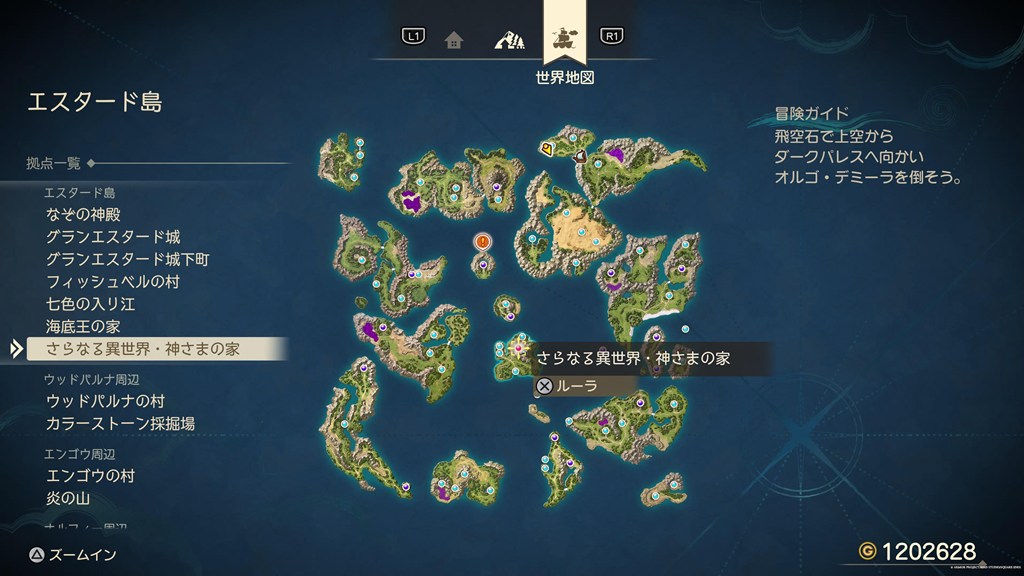Select 炎の山 location entry
Viewport: 1024px width, 576px height.
tap(68, 498)
